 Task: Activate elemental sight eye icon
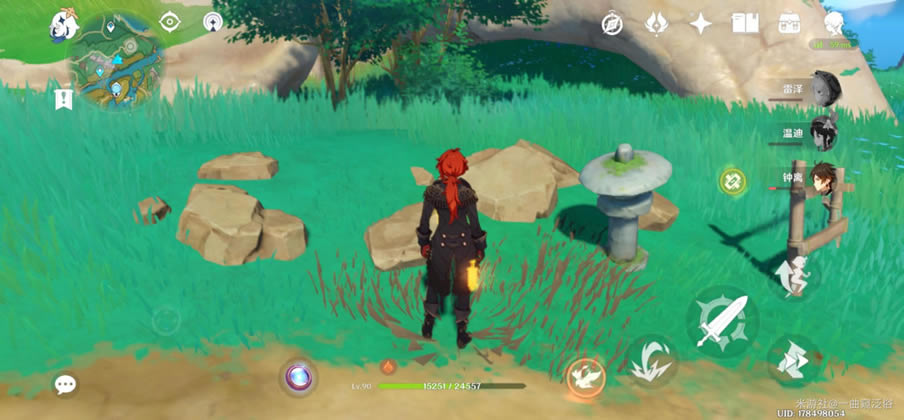click(169, 22)
